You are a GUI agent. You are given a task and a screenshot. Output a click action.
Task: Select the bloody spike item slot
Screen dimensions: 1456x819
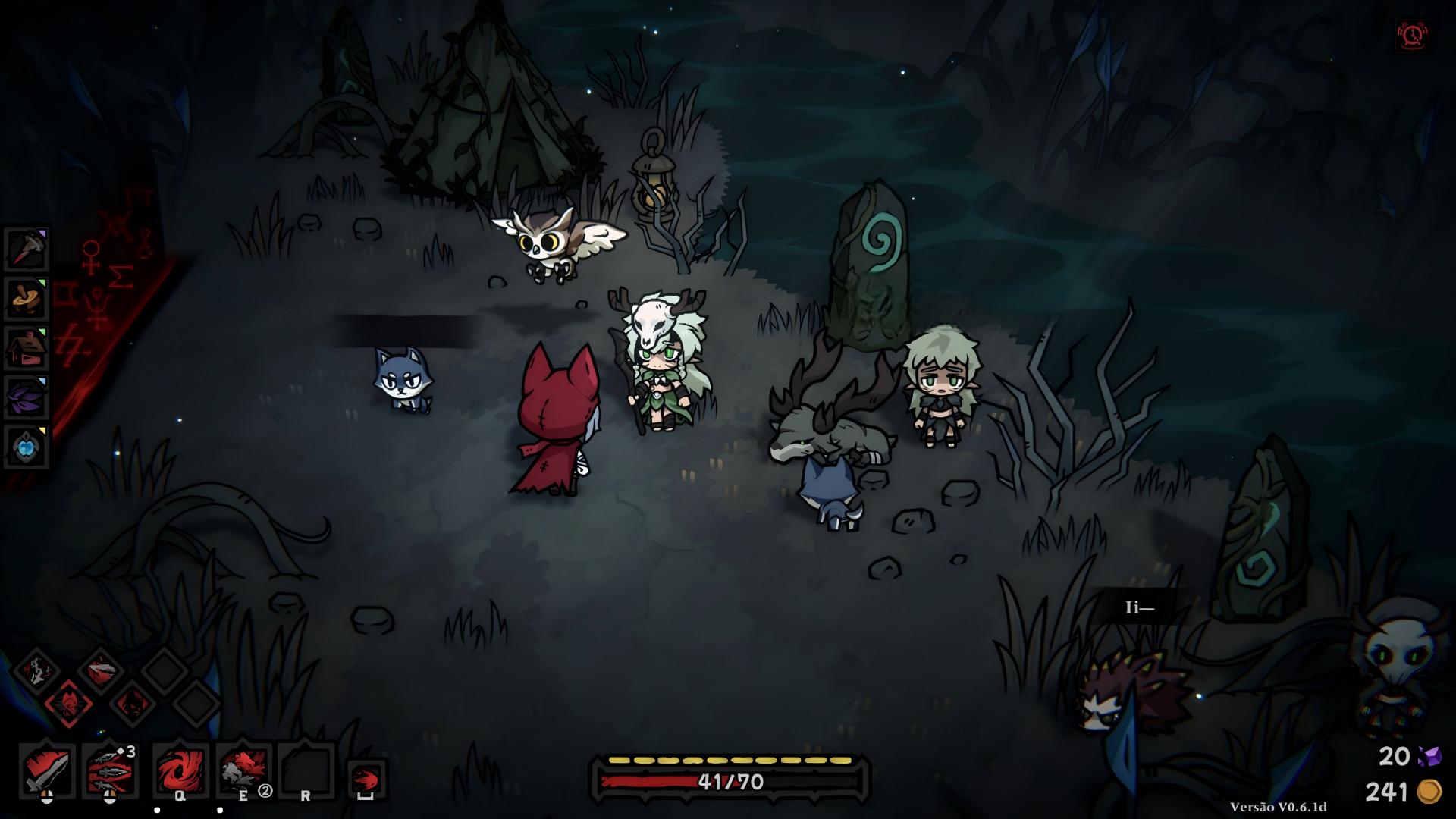[x=27, y=249]
